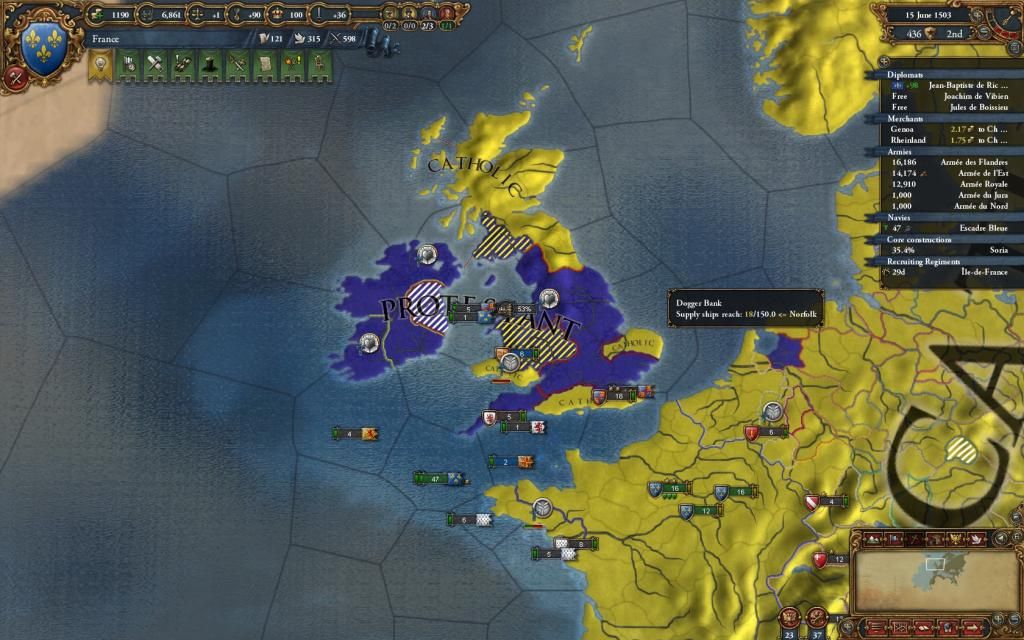Open France's coat of arms shield
The height and width of the screenshot is (640, 1024).
tap(43, 47)
